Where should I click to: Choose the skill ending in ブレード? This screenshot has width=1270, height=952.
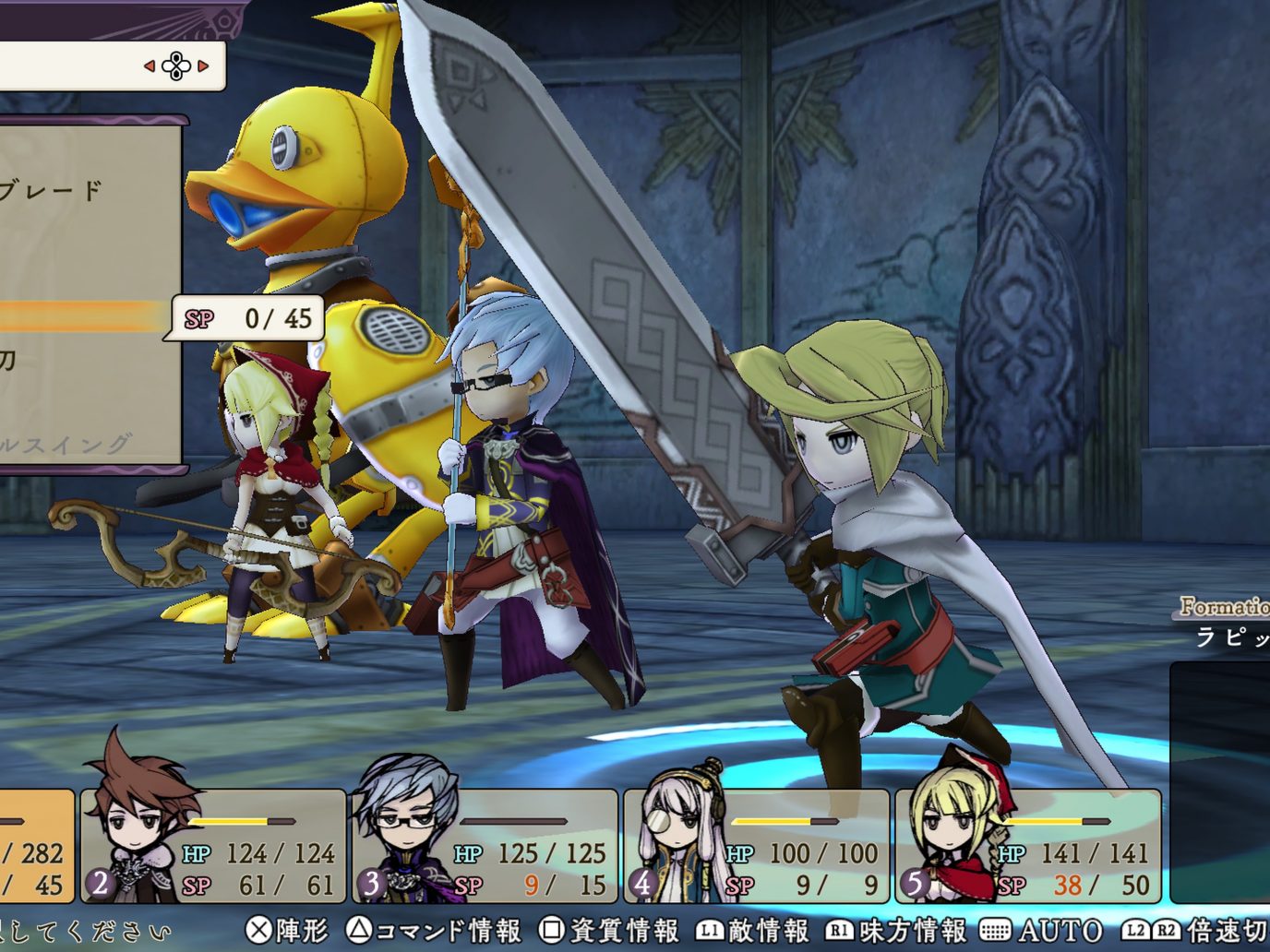[x=54, y=191]
